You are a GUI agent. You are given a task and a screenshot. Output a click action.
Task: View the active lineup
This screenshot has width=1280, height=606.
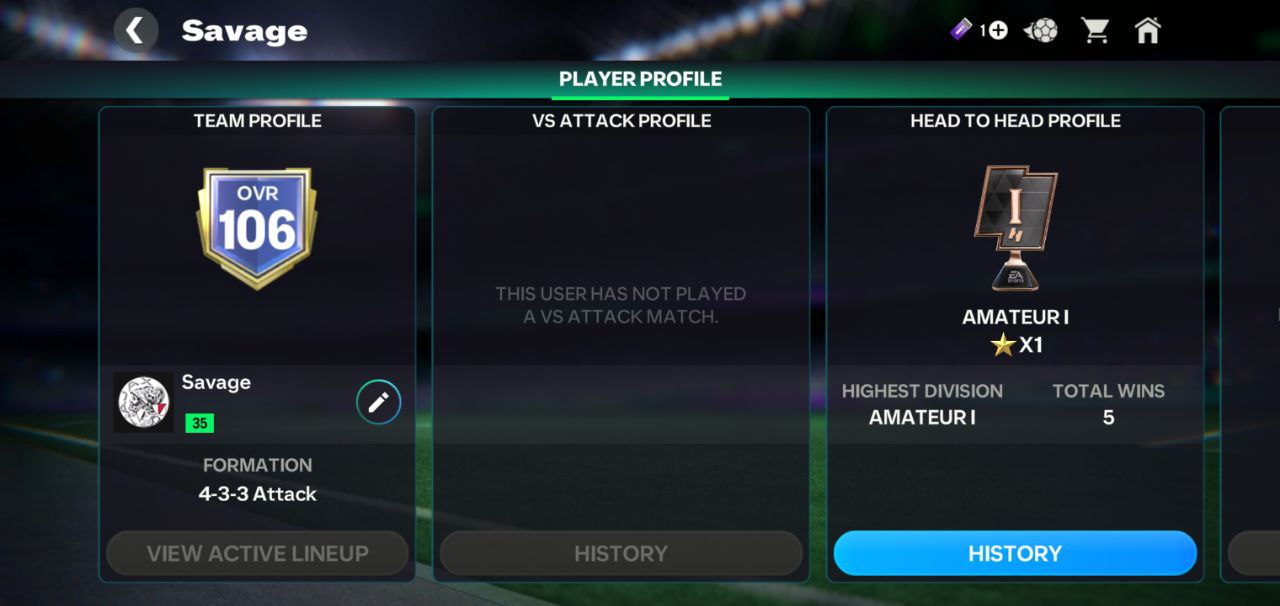[257, 553]
